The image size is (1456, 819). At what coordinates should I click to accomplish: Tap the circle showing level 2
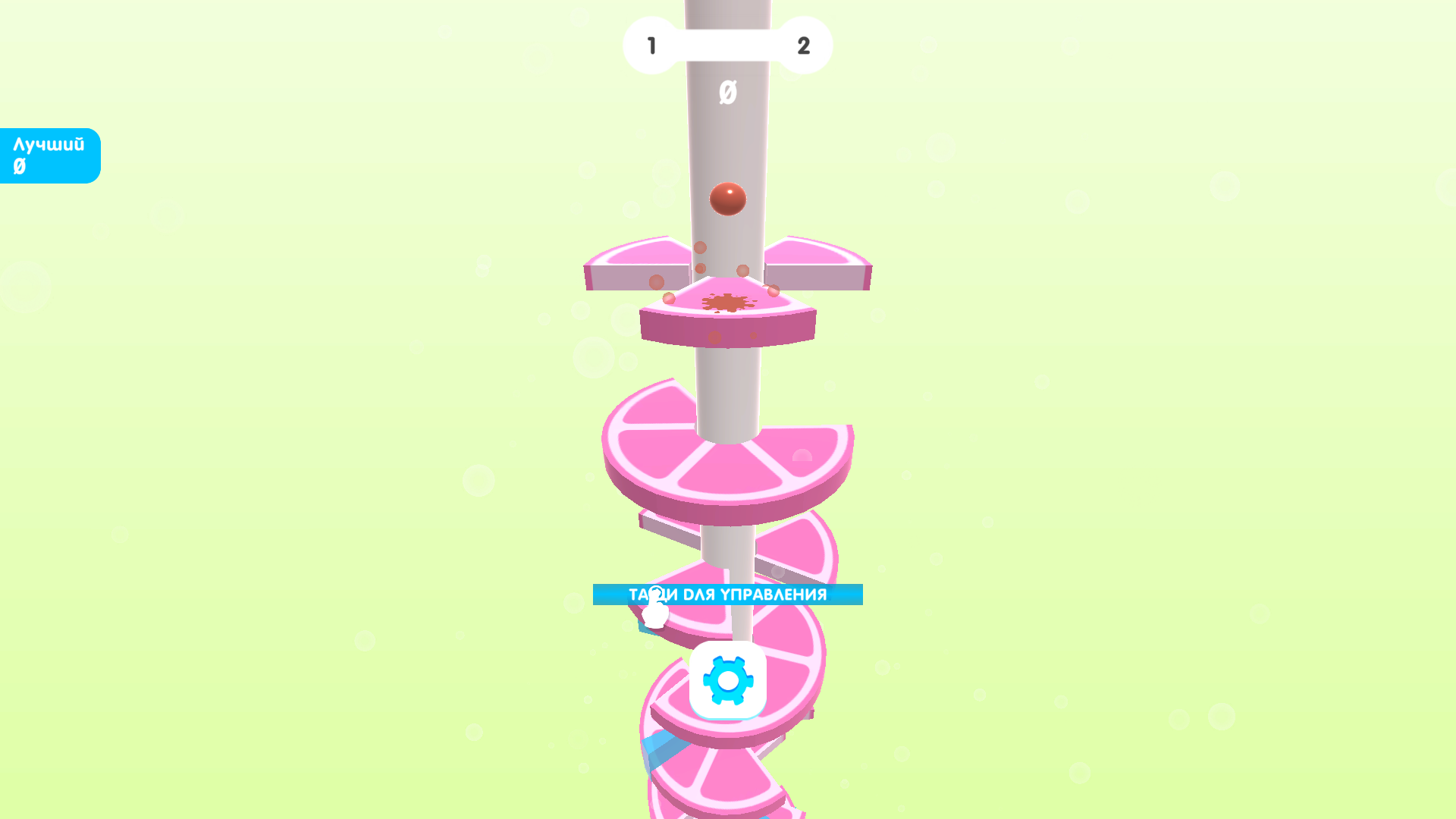coord(804,45)
